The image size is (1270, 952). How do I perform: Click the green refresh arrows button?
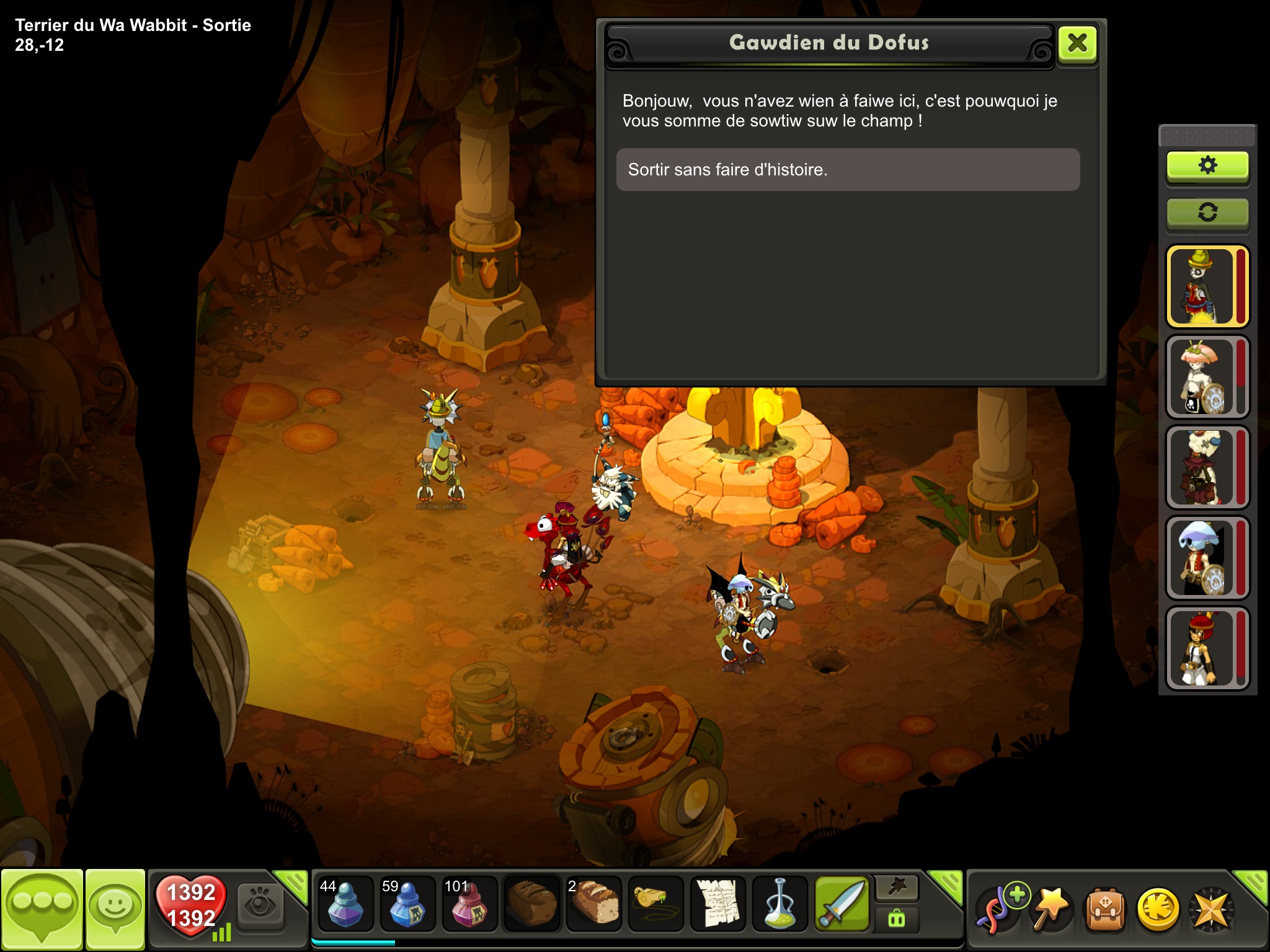[1207, 213]
